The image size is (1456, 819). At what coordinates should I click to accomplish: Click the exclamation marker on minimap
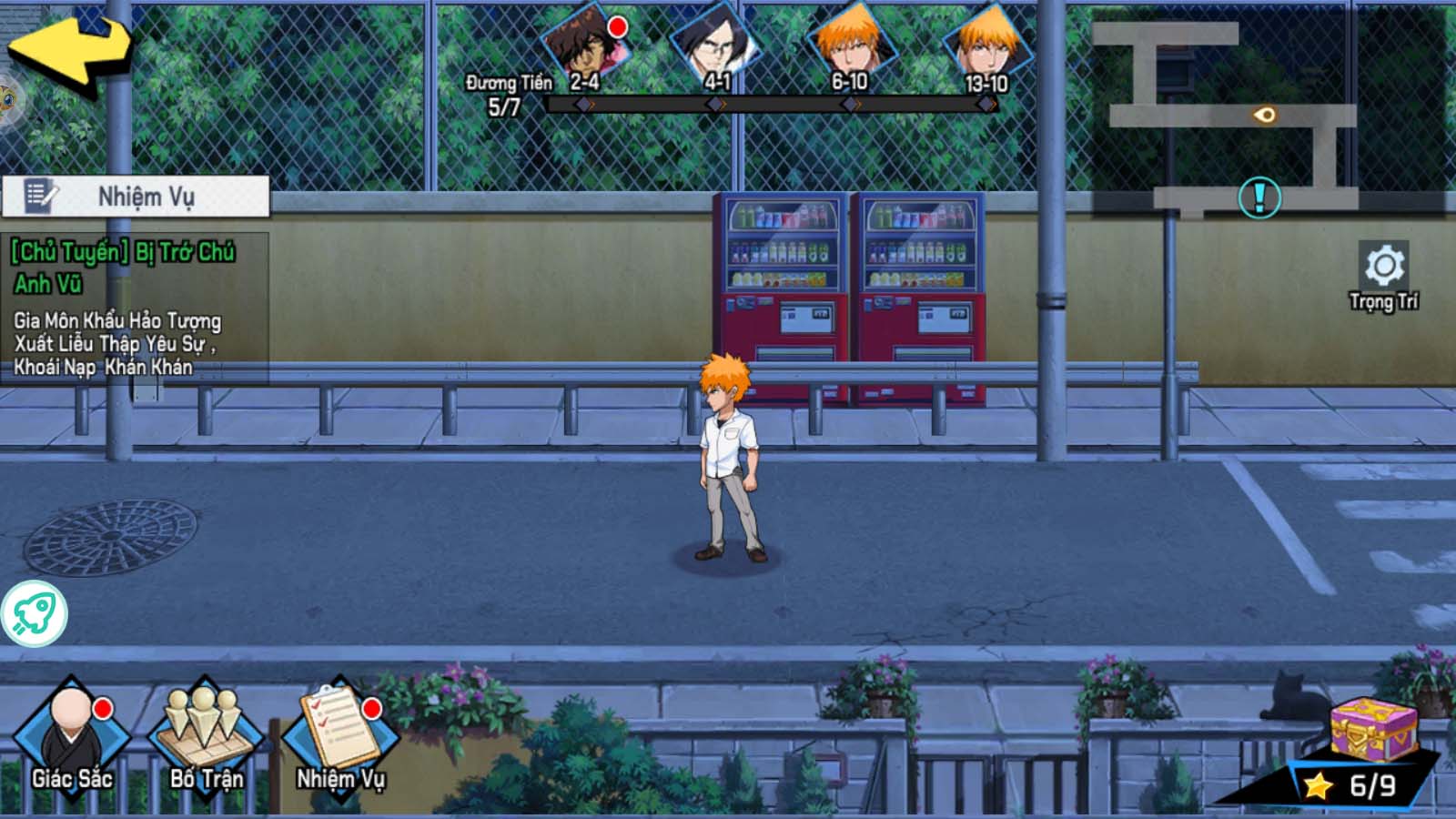tap(1259, 197)
